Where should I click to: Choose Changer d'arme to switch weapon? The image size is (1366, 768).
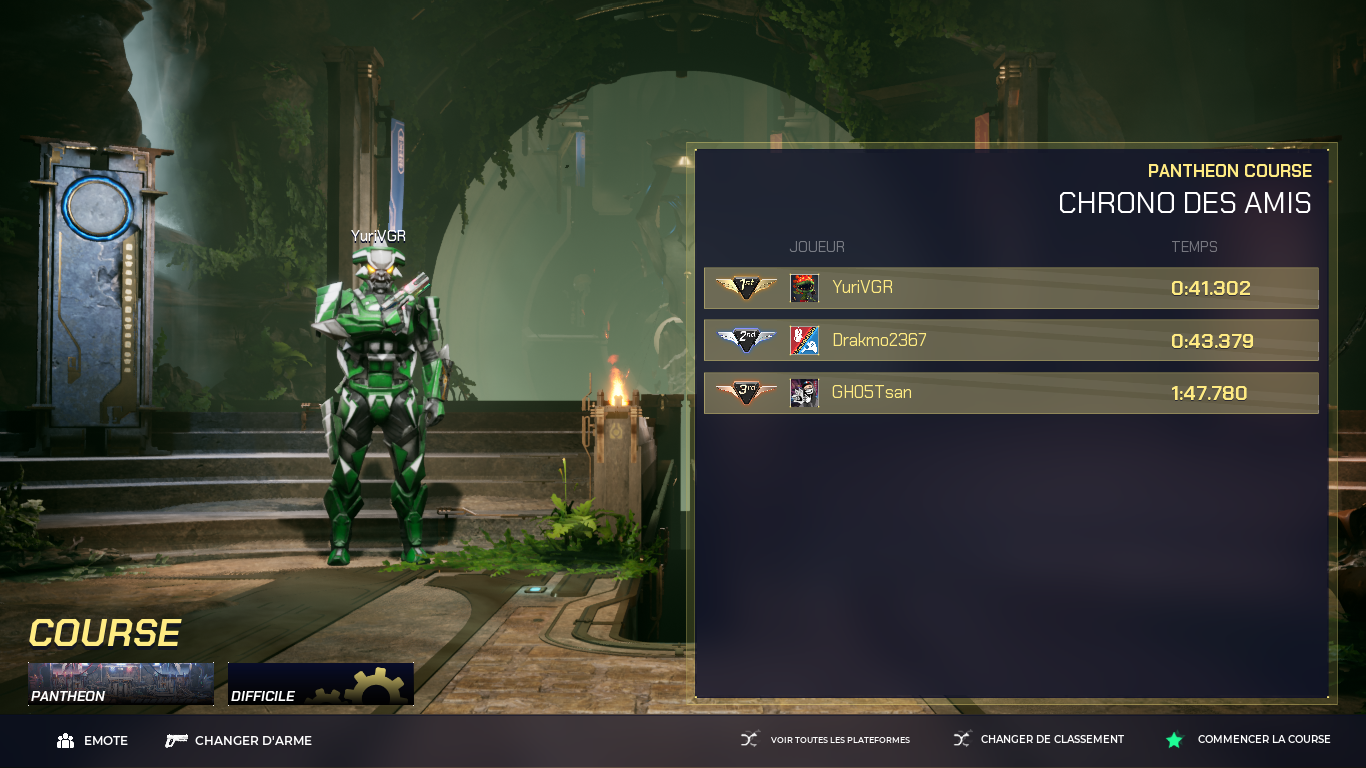pos(239,741)
